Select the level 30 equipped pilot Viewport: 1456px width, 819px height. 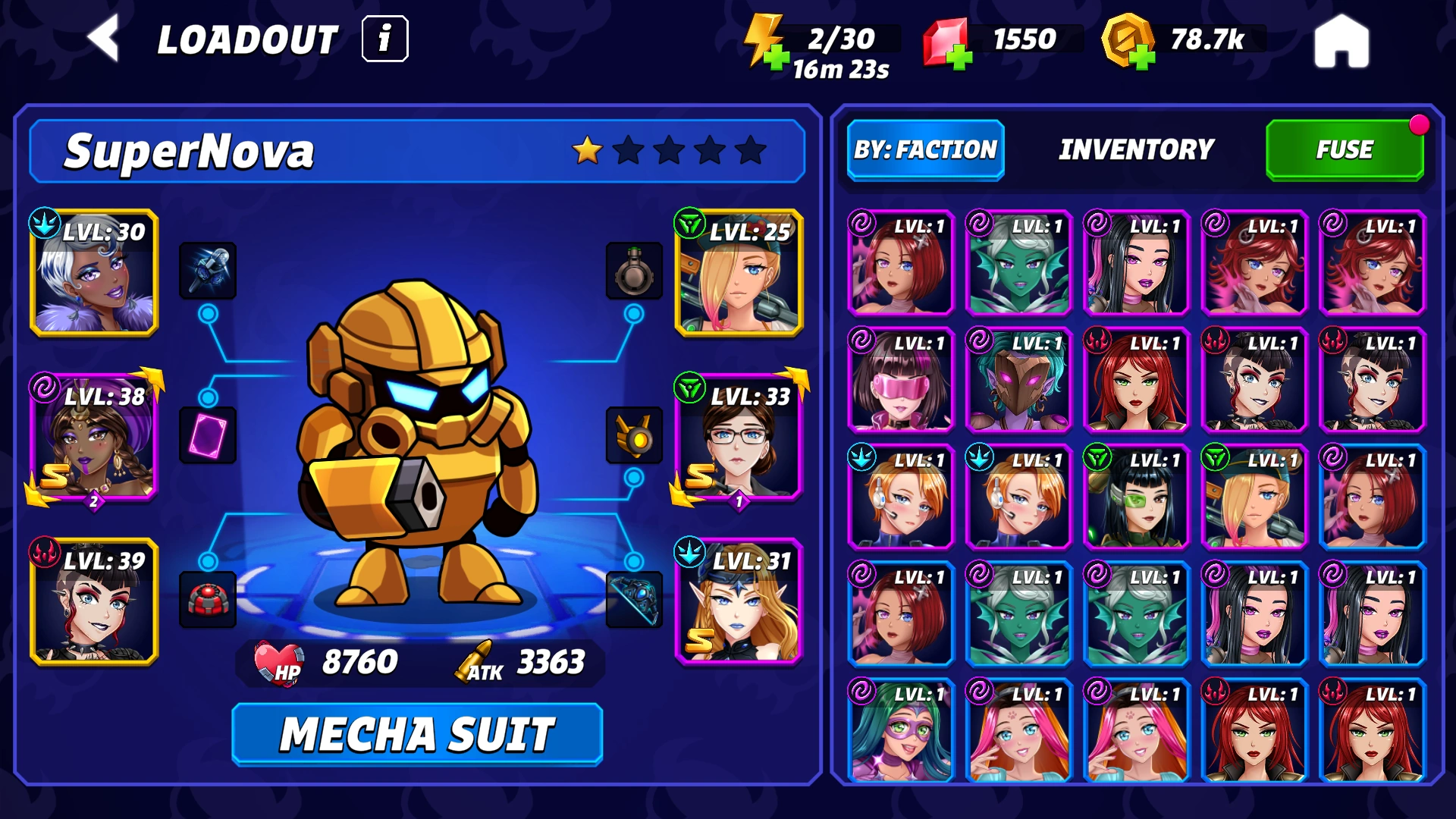point(94,273)
